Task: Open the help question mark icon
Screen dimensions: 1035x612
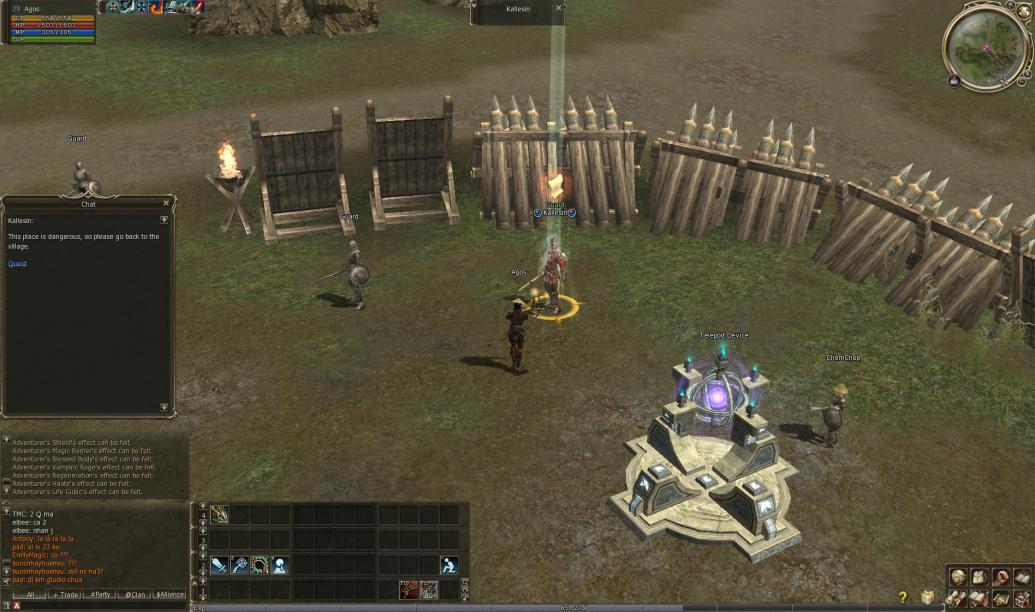Action: (903, 598)
